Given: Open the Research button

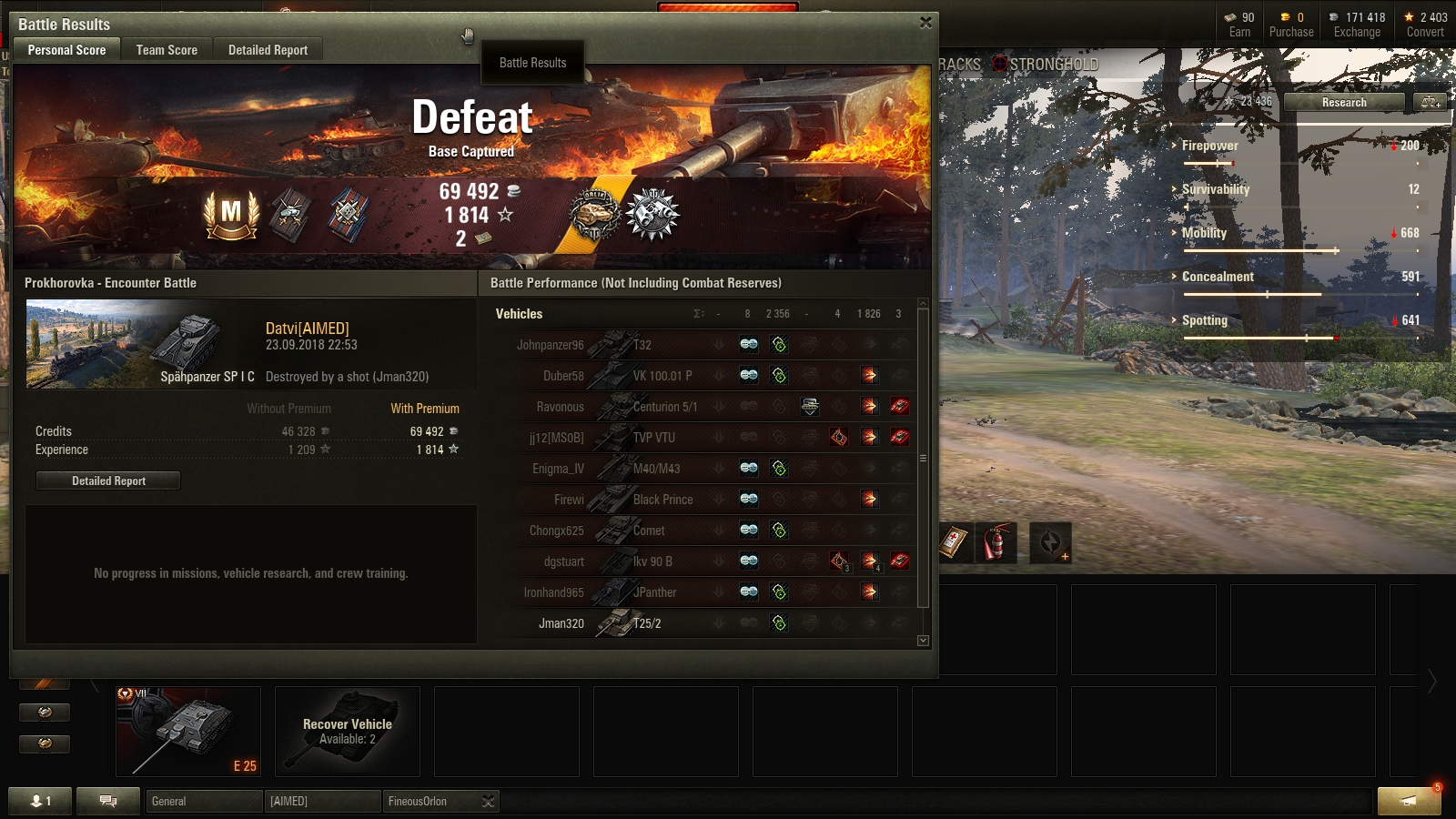Looking at the screenshot, I should [1344, 103].
